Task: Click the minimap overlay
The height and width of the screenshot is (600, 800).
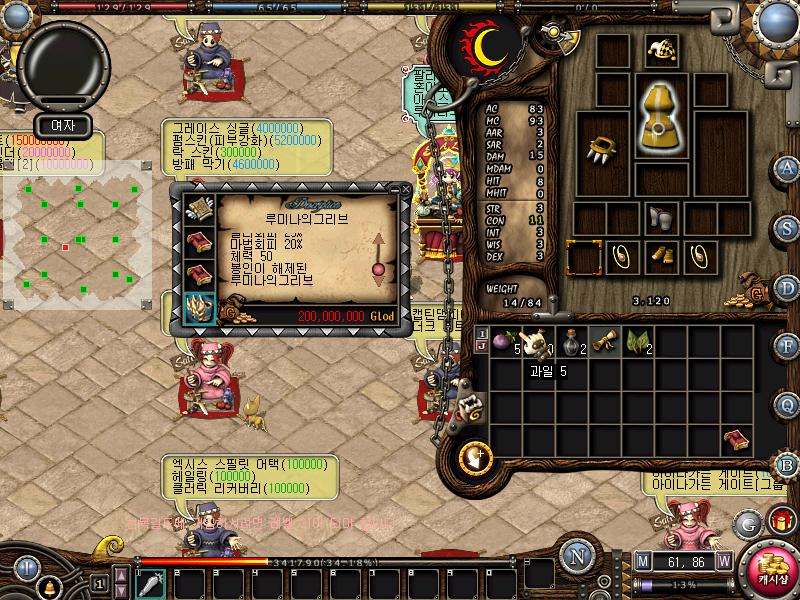Action: tap(77, 235)
